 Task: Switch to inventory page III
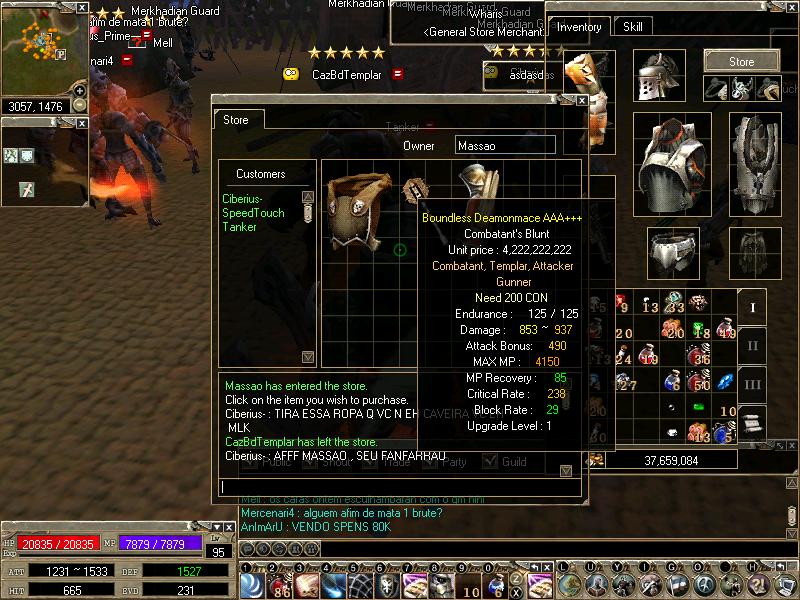753,385
